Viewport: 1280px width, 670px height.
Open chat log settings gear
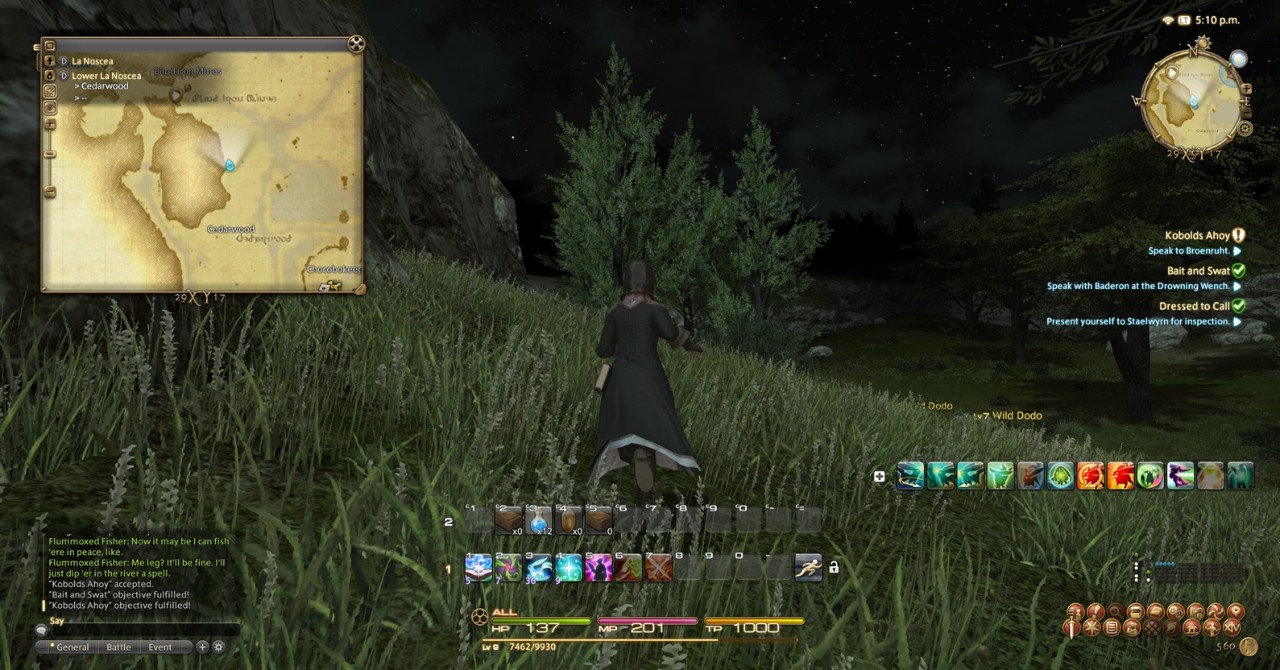(218, 647)
